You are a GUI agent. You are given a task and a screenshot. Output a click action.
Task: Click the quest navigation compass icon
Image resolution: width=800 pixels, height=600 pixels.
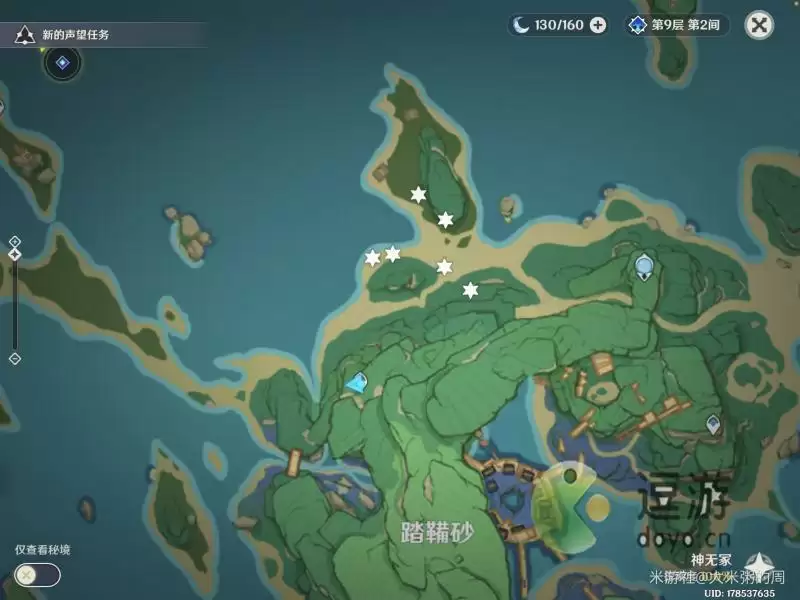(x=62, y=63)
